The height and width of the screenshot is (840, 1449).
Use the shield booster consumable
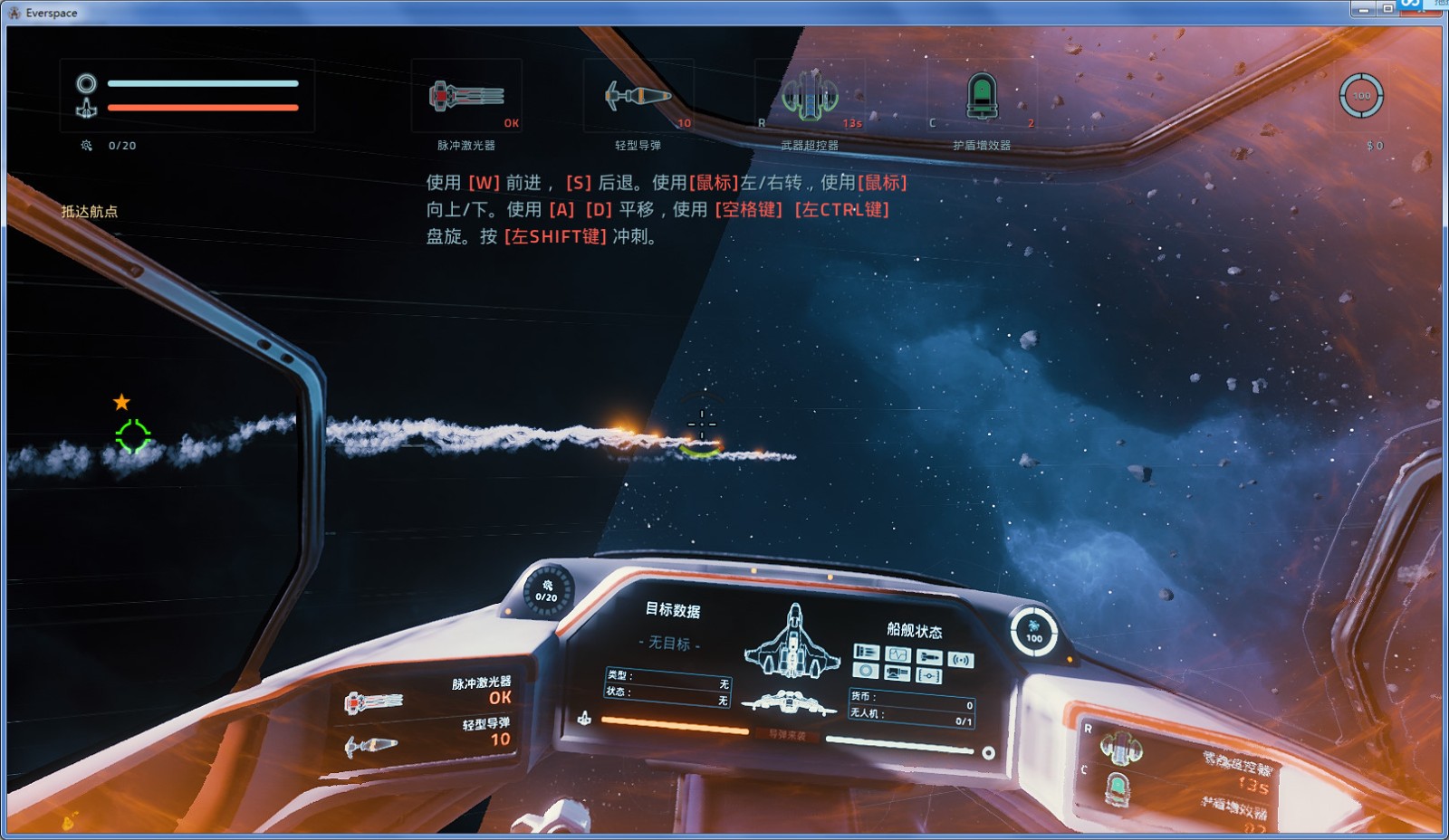tap(982, 96)
